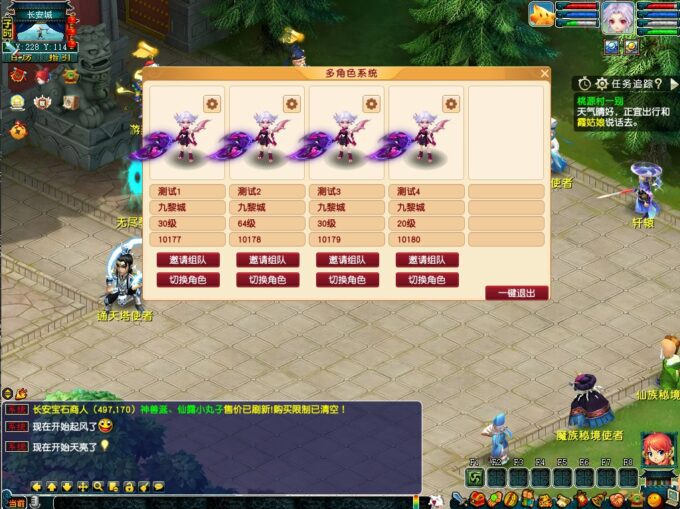Image resolution: width=680 pixels, height=509 pixels.
Task: Click the red-haired girl portrait
Action: click(655, 451)
